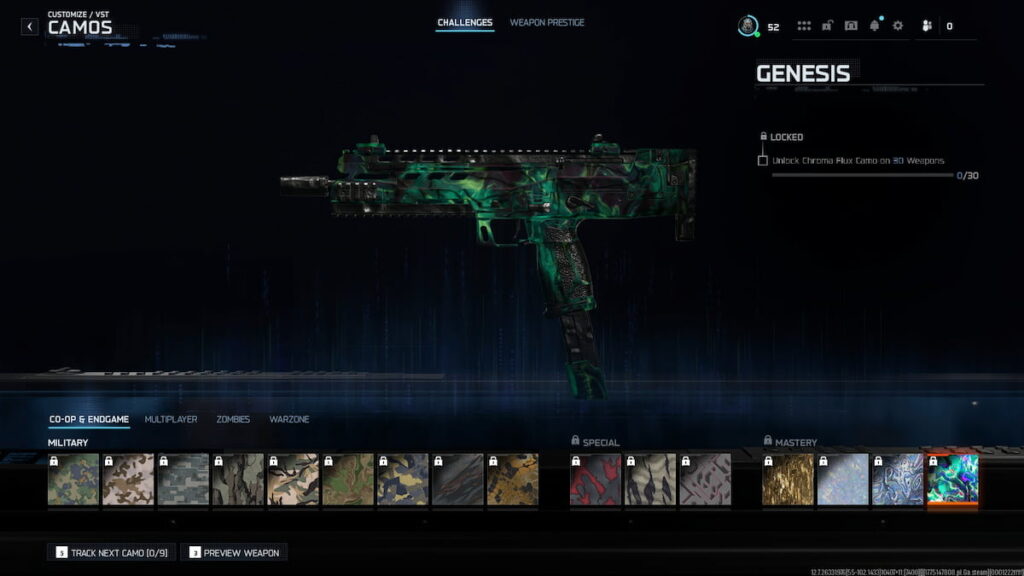
Task: Open the grid menu icon
Action: (804, 26)
